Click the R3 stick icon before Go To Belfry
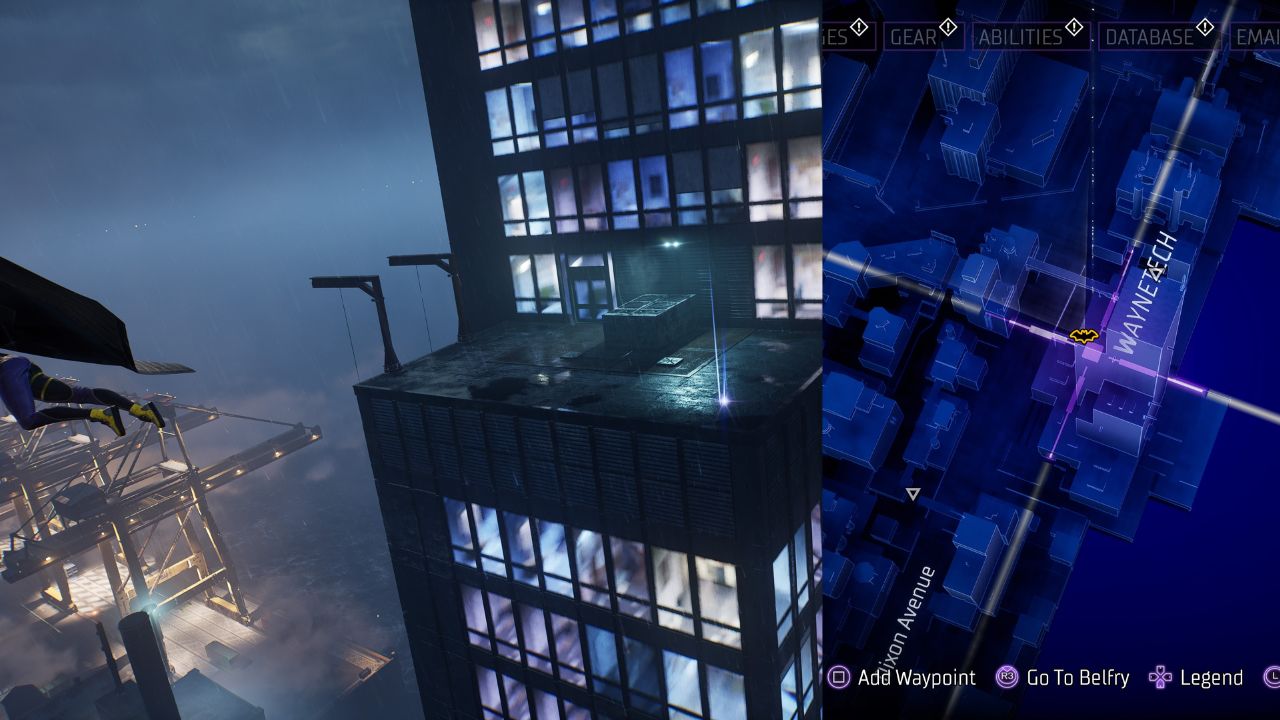 1007,677
